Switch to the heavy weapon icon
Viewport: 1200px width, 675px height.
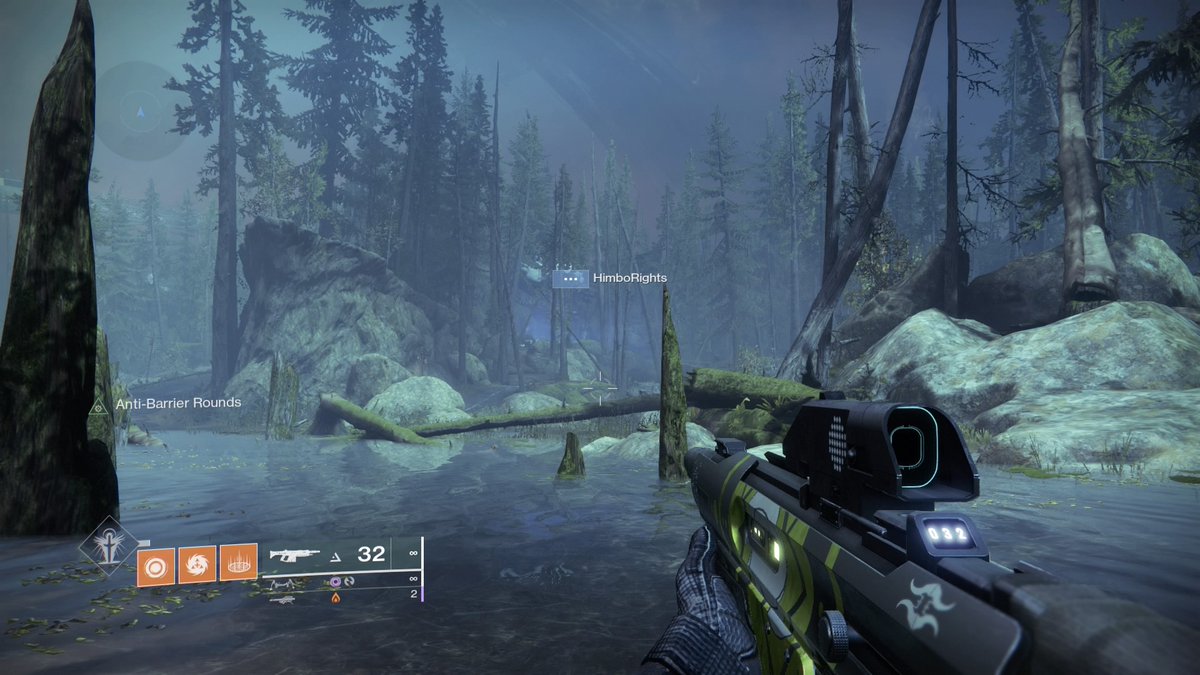[x=284, y=598]
